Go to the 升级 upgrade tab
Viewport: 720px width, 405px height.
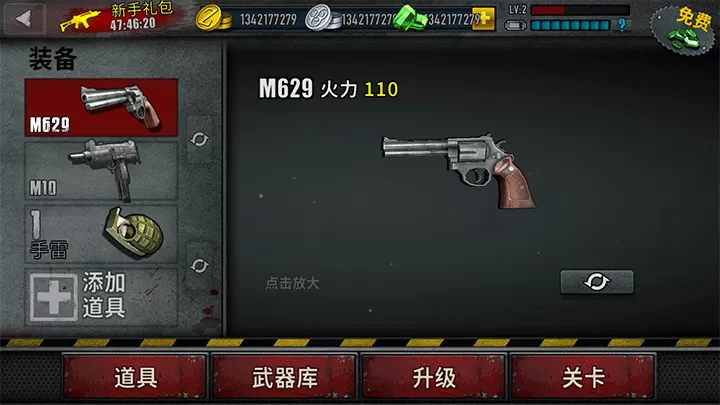coord(434,378)
